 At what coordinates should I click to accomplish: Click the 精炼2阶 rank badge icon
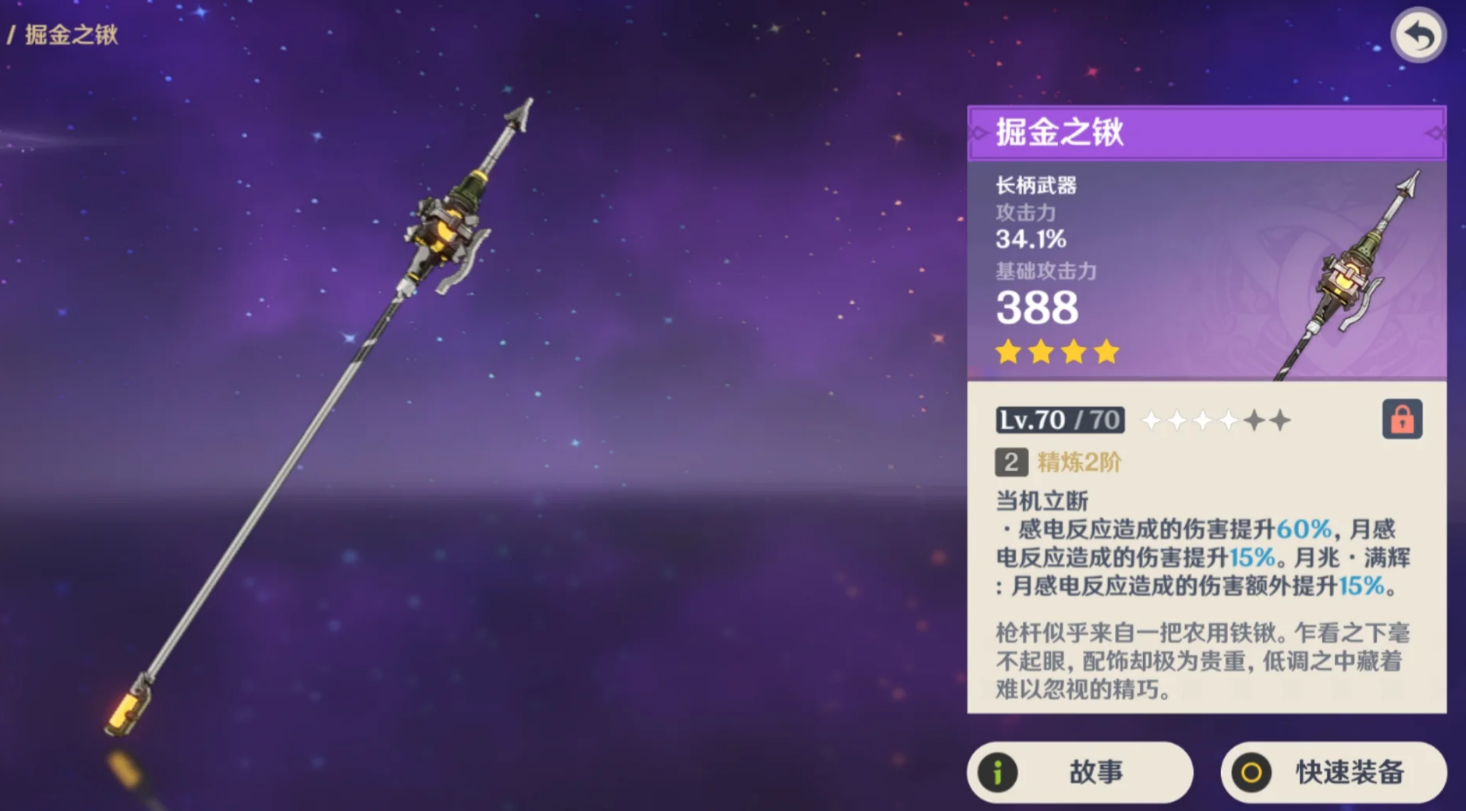coord(1009,463)
